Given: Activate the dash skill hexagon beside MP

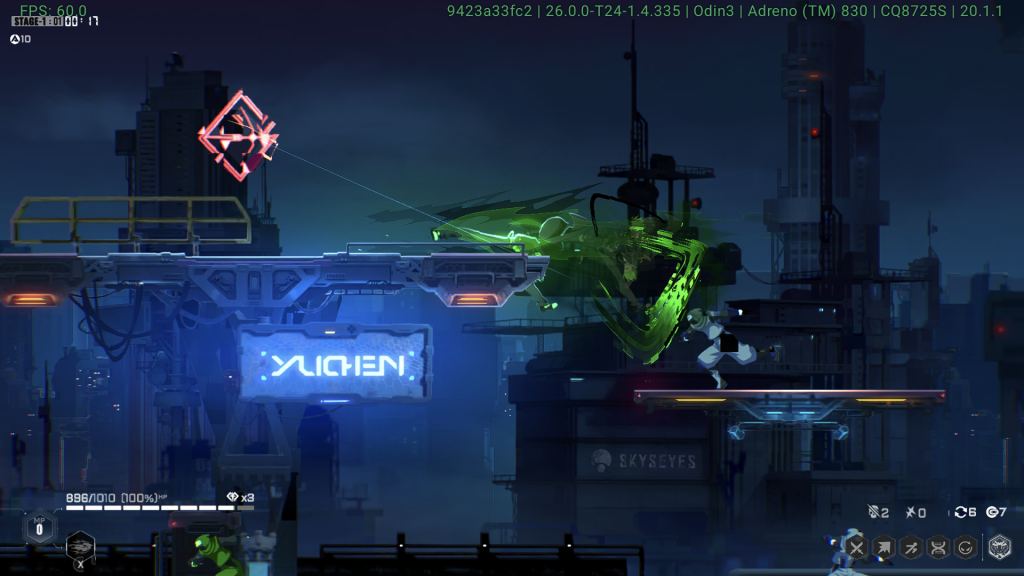Looking at the screenshot, I should pos(80,546).
